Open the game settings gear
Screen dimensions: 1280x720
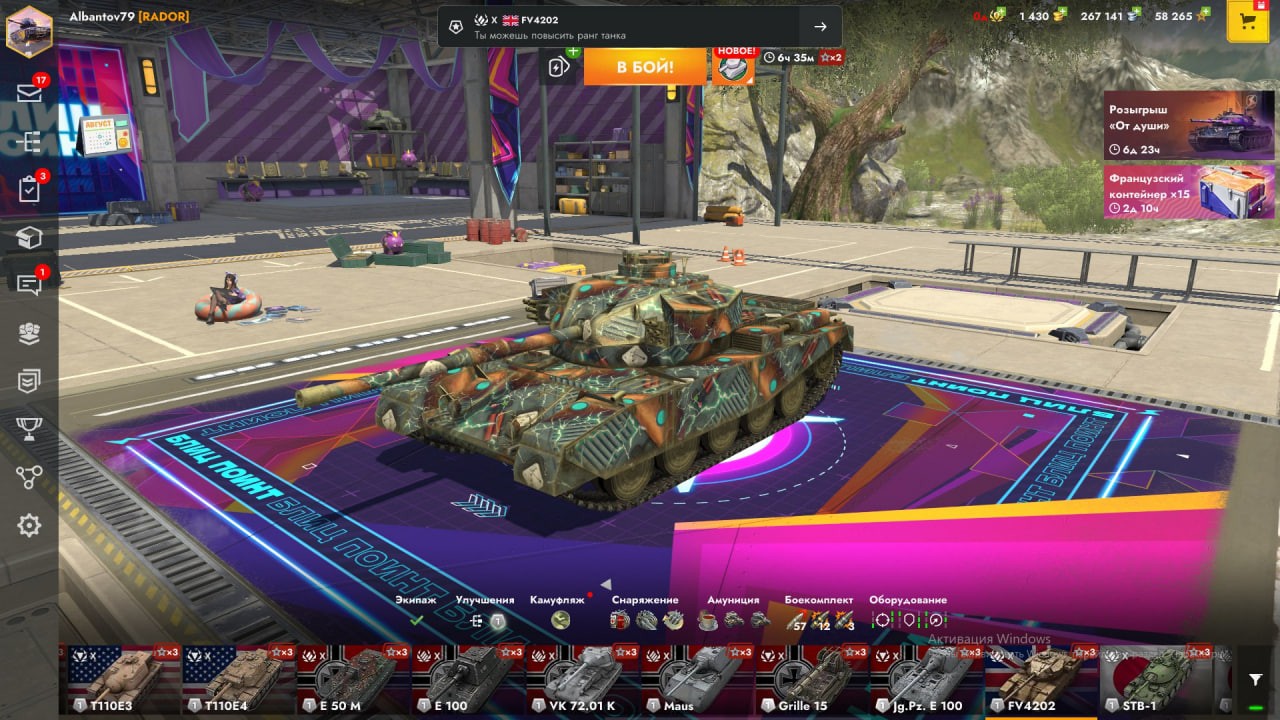point(29,525)
